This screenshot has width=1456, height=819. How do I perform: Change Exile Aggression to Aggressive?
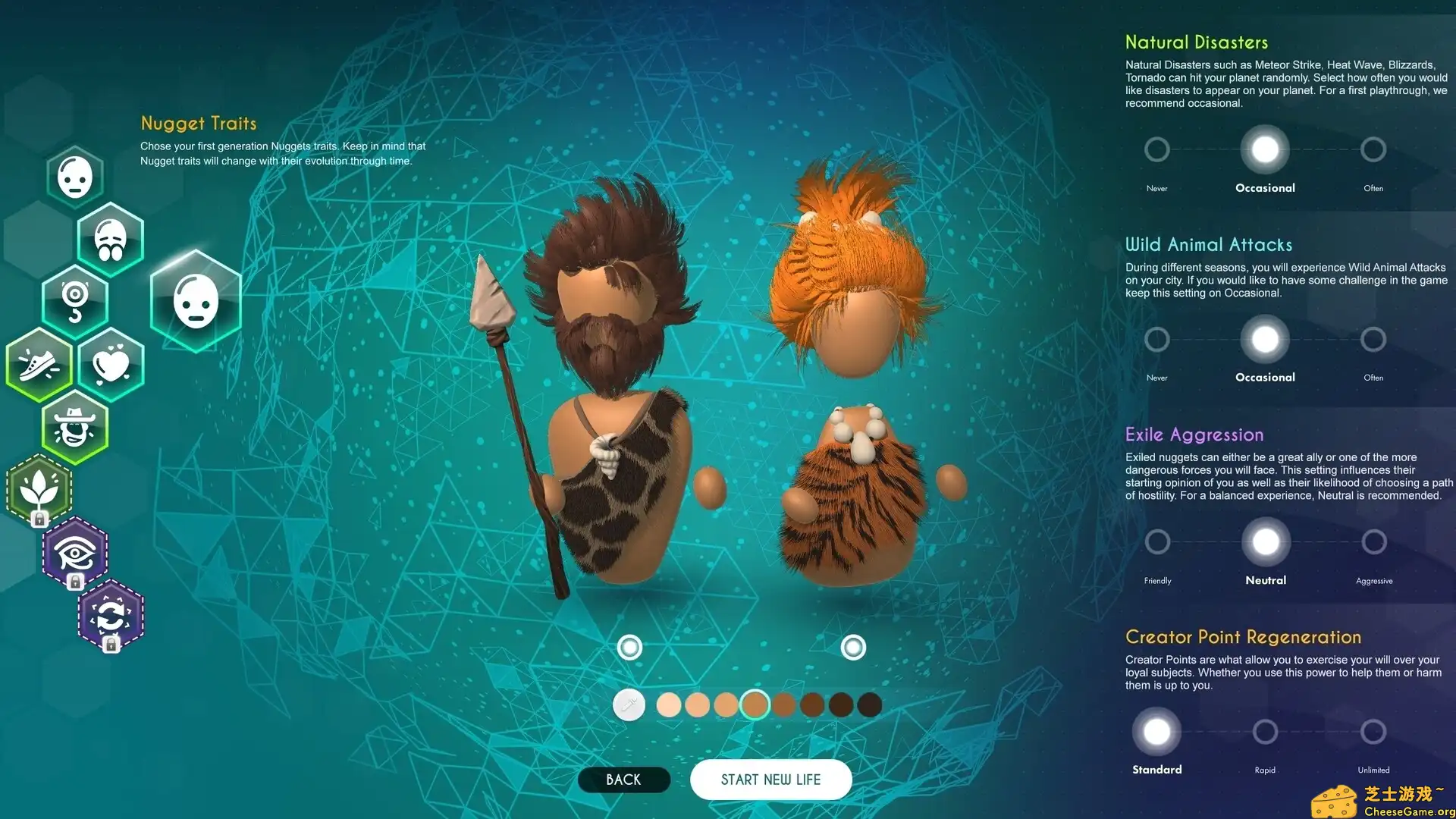(x=1373, y=541)
